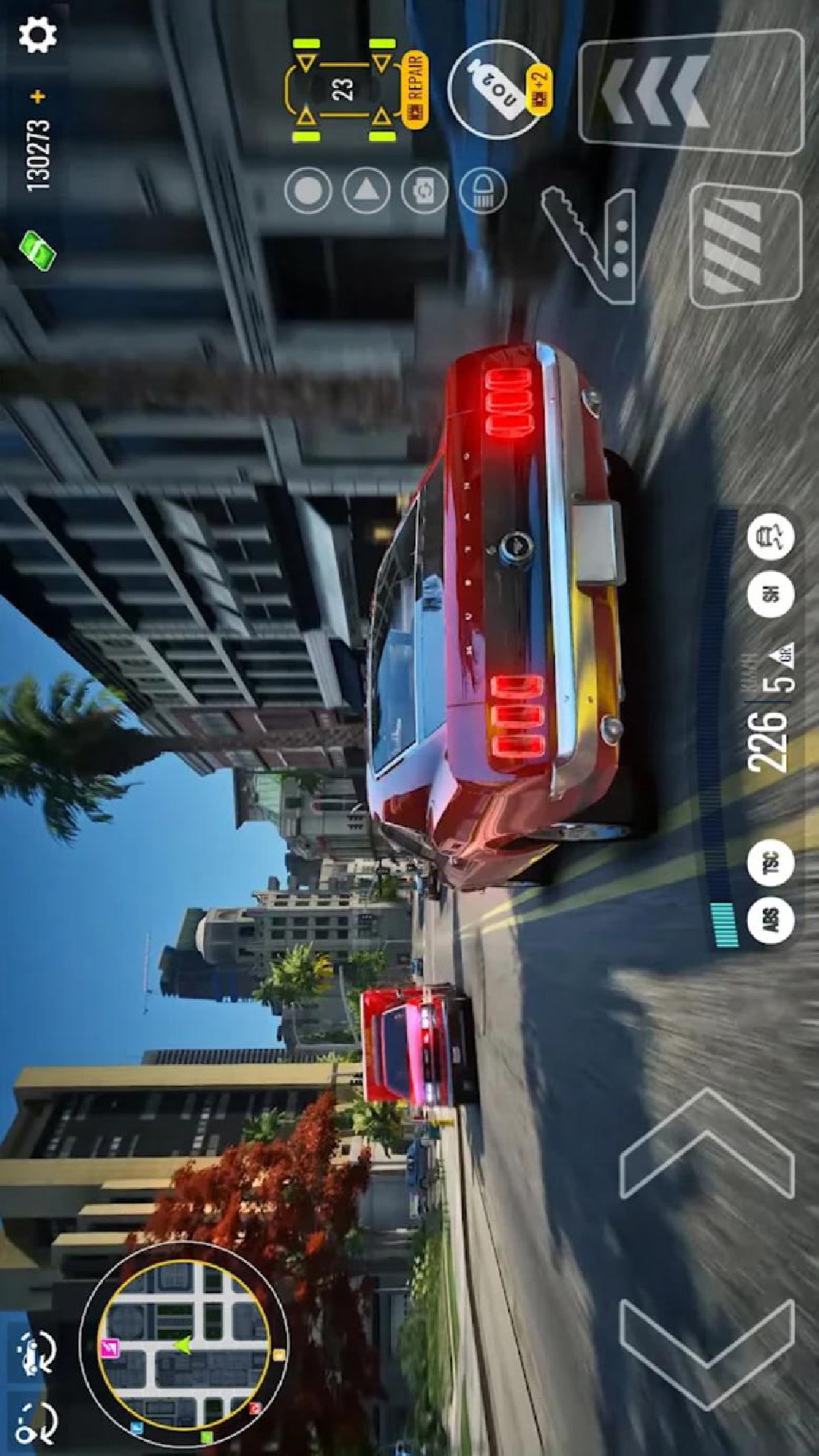Tap the yellow REPAIR button

point(416,89)
